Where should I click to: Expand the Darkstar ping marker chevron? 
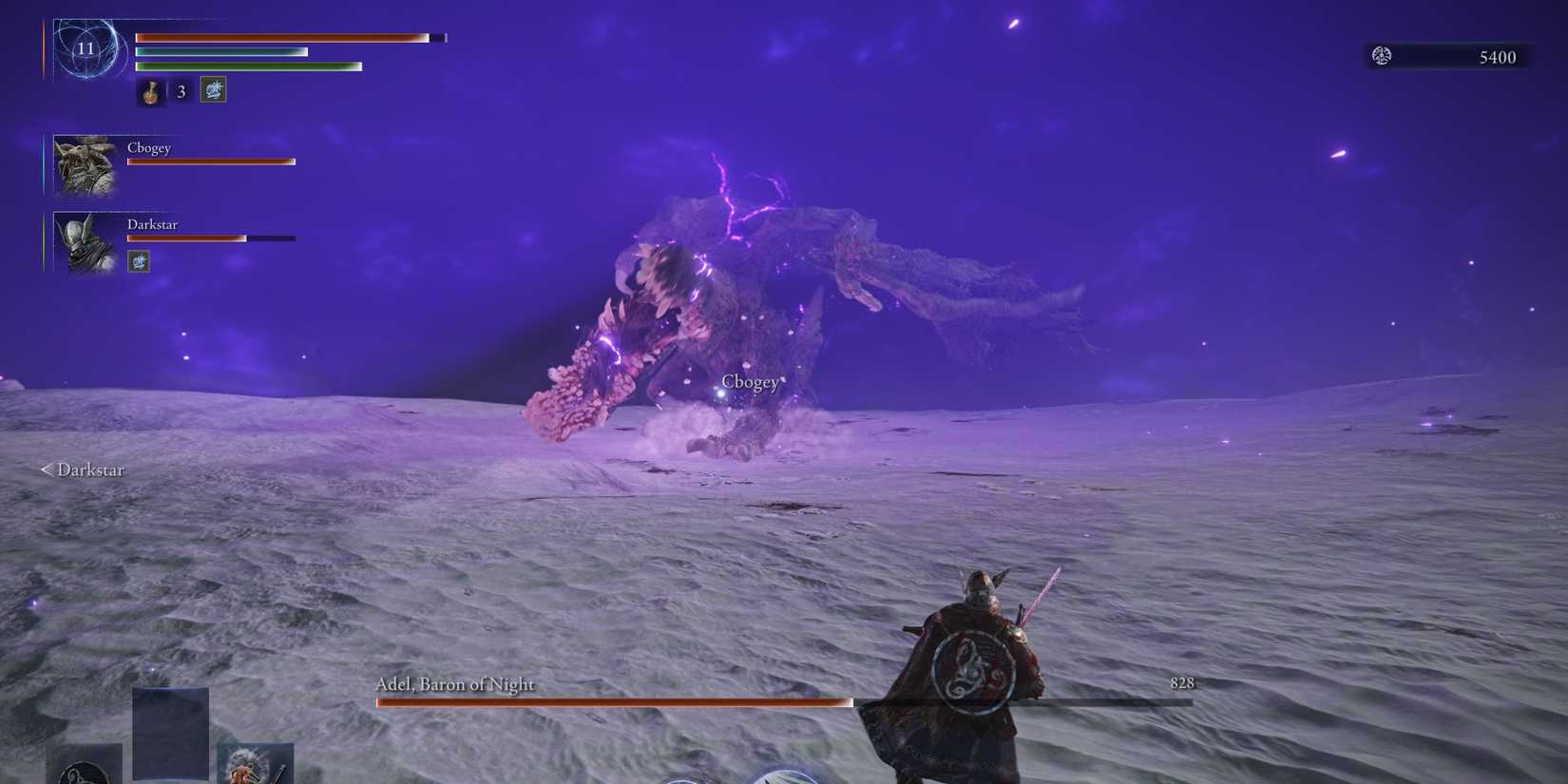45,469
